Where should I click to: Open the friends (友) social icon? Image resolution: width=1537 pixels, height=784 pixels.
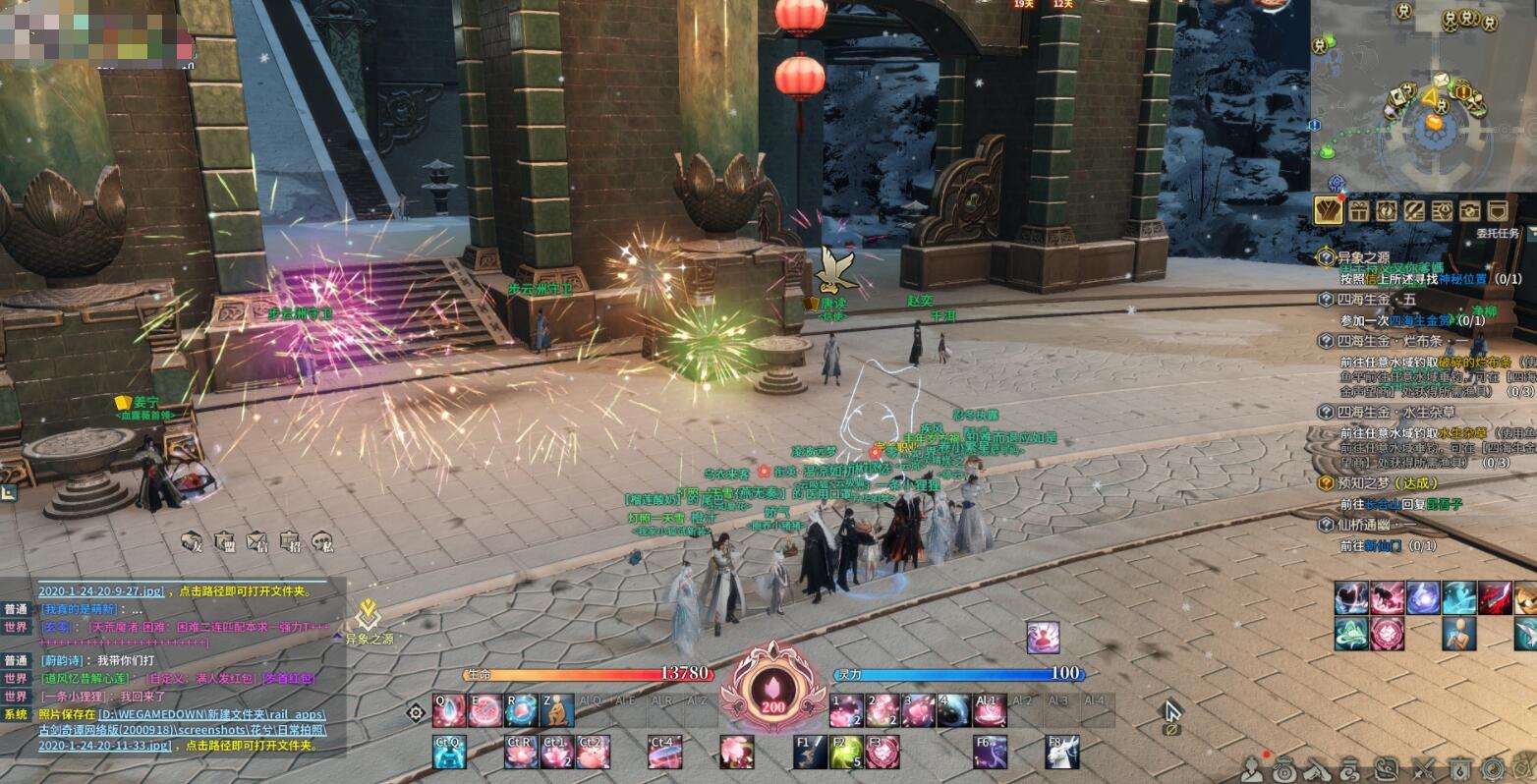(x=194, y=541)
